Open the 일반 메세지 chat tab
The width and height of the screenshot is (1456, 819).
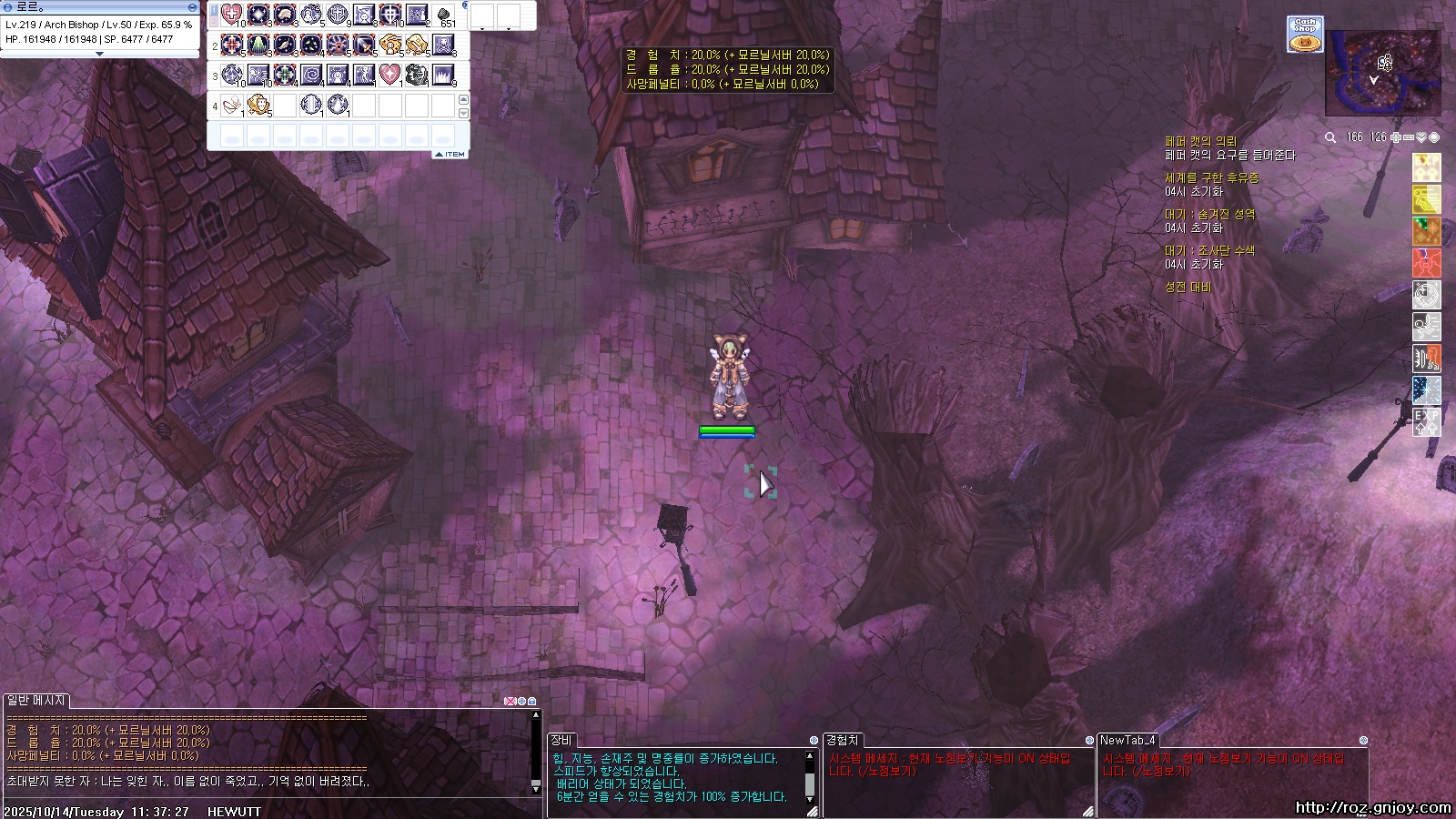click(x=36, y=701)
